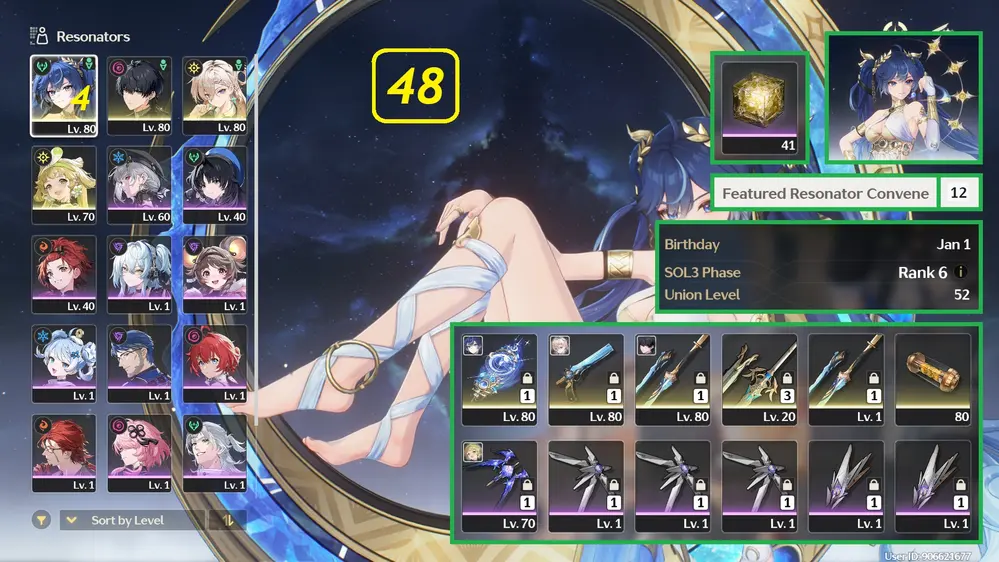Screen dimensions: 999x562
Task: Choose the black-haired Lv. 80 male resonator
Action: click(x=139, y=95)
